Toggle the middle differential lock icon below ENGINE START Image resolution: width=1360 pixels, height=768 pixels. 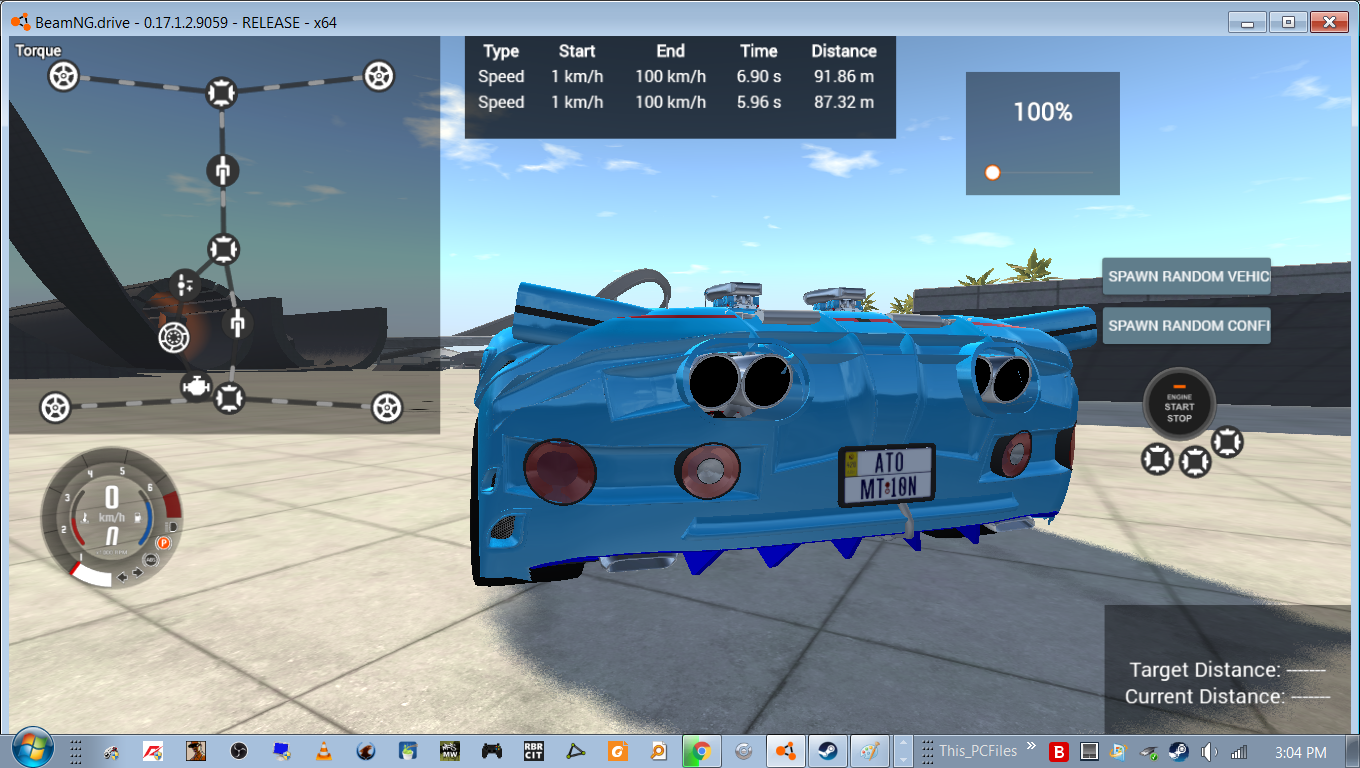[x=1194, y=462]
